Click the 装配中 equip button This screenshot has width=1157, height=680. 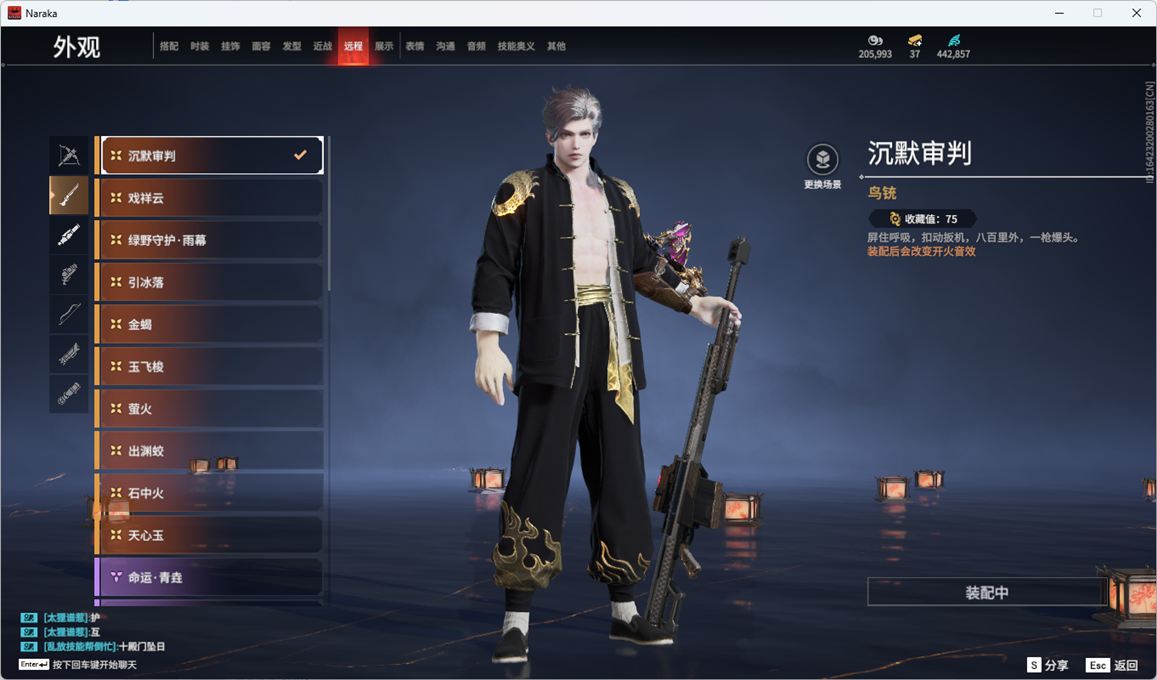coord(986,592)
